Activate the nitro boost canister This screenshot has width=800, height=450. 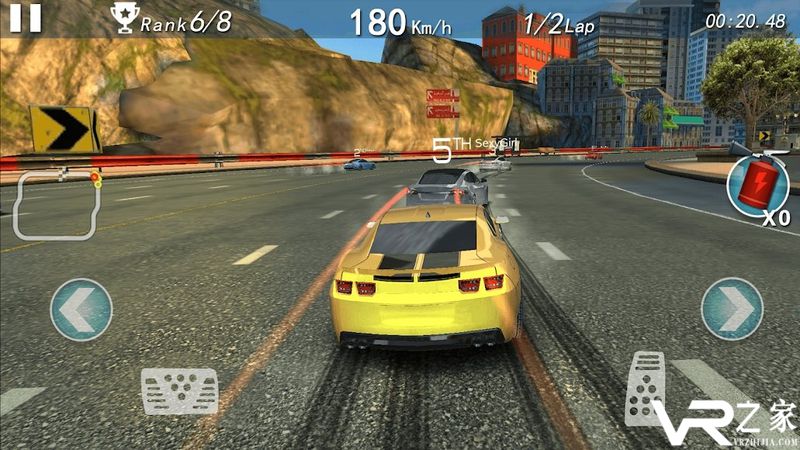(758, 184)
